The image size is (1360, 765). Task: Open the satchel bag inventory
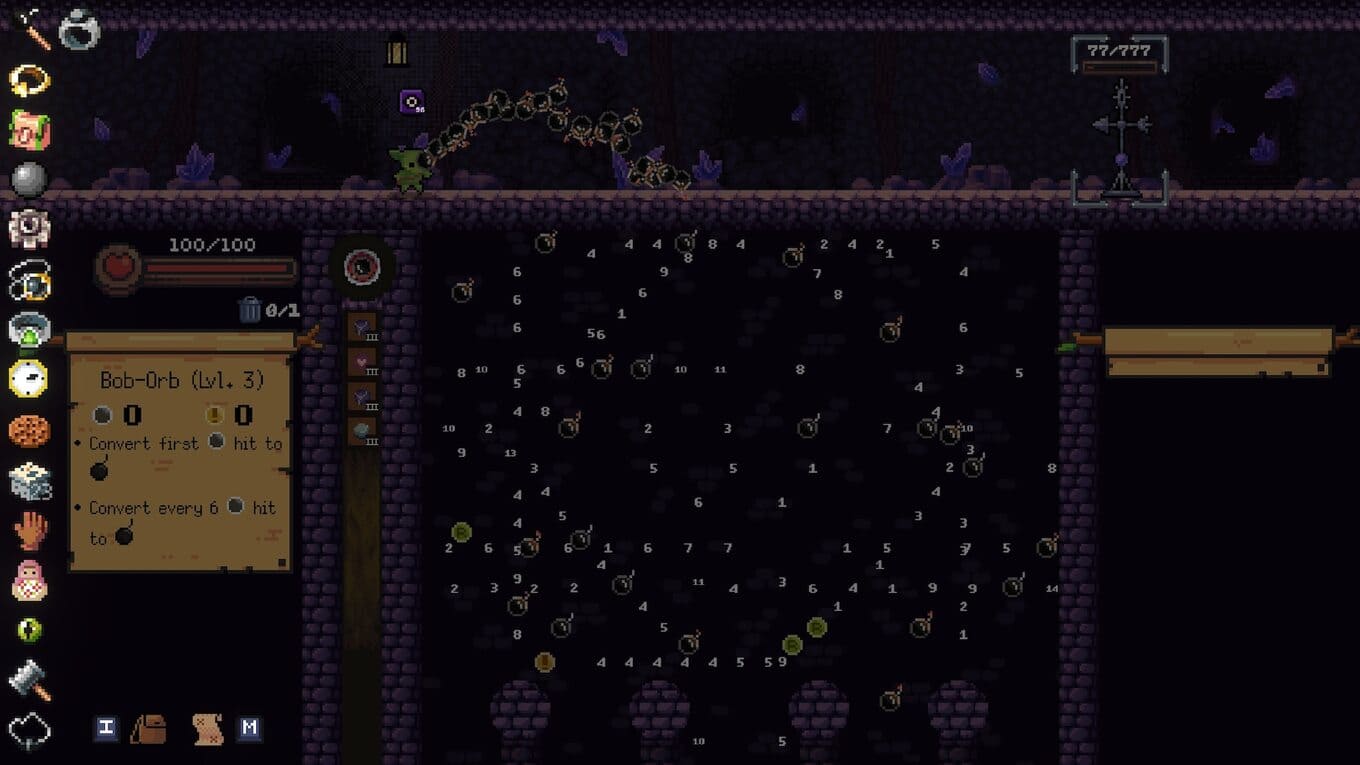(149, 728)
